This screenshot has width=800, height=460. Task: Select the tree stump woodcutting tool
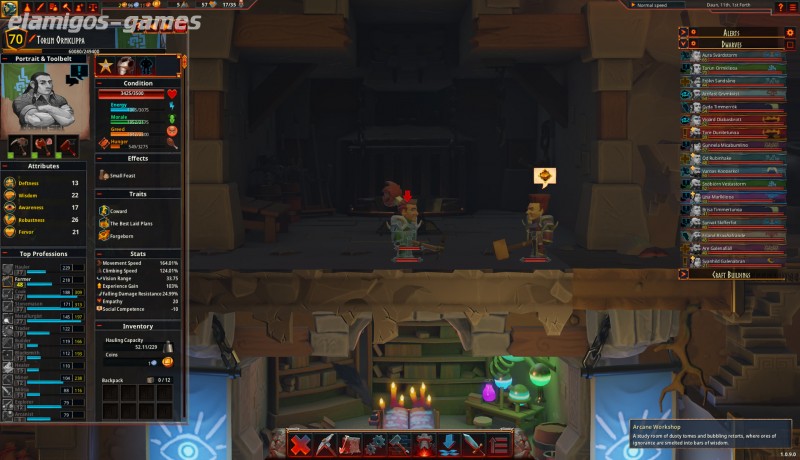tap(350, 444)
